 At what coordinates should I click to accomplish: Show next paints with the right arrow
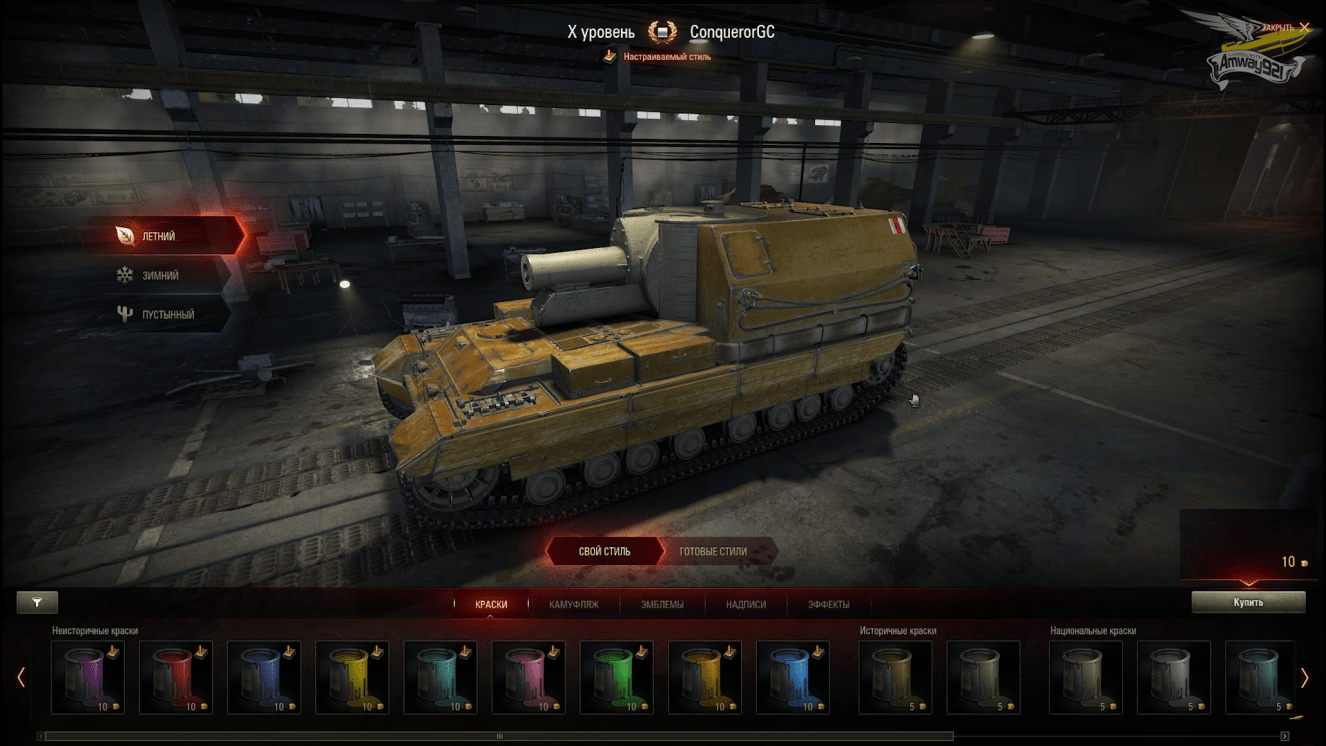point(1304,678)
